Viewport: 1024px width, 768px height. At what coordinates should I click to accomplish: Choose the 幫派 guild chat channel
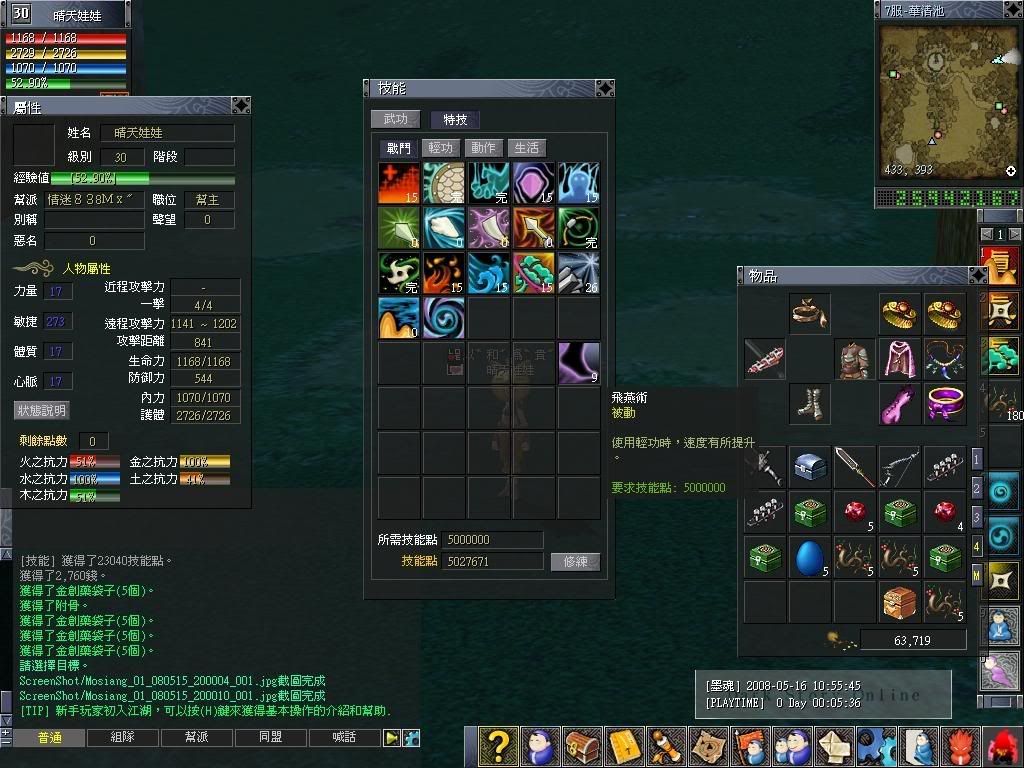click(x=197, y=738)
